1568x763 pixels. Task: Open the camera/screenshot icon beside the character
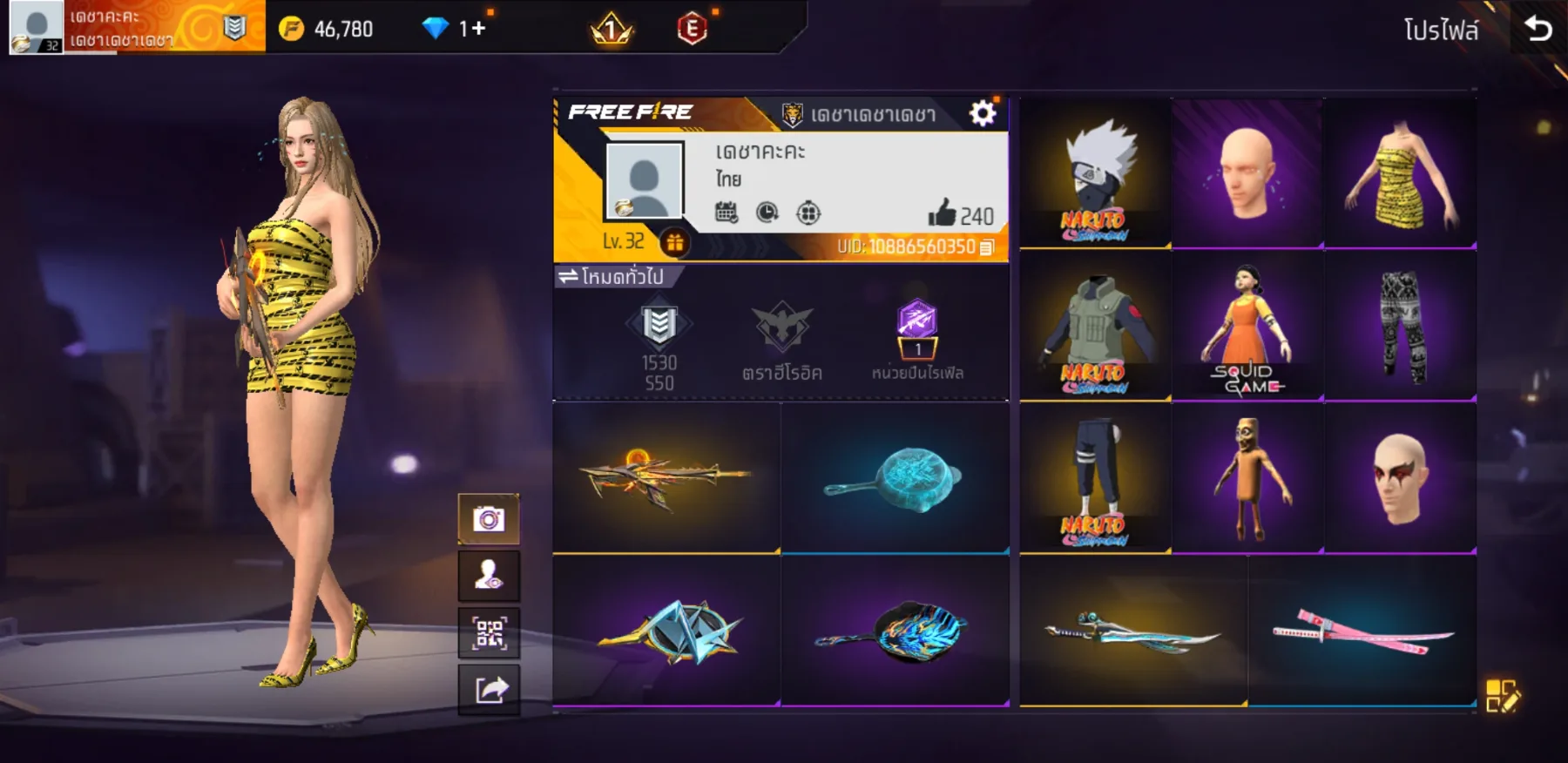(489, 519)
